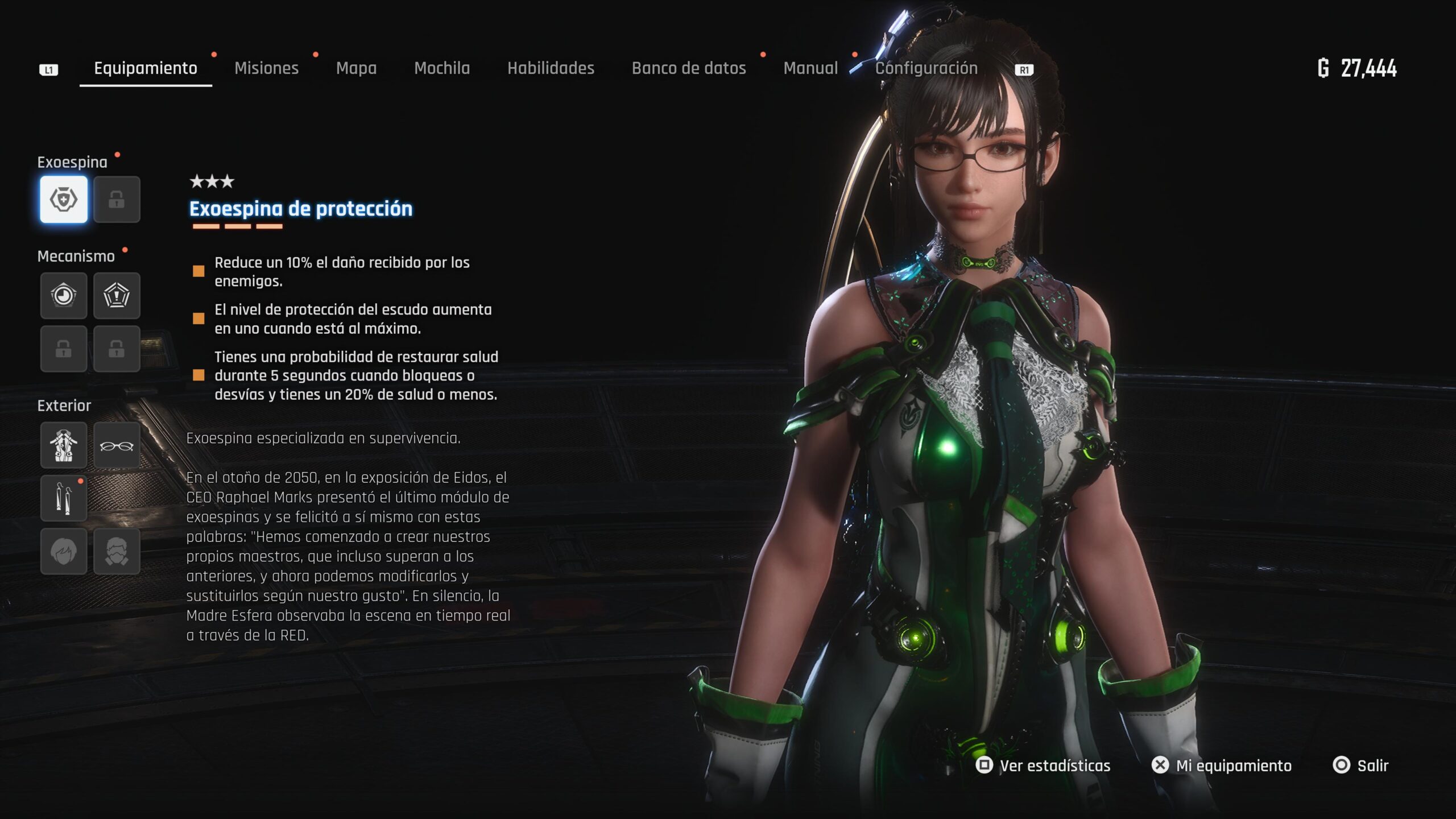The height and width of the screenshot is (819, 1456).
Task: Choose the earrings accessory slot
Action: [64, 498]
